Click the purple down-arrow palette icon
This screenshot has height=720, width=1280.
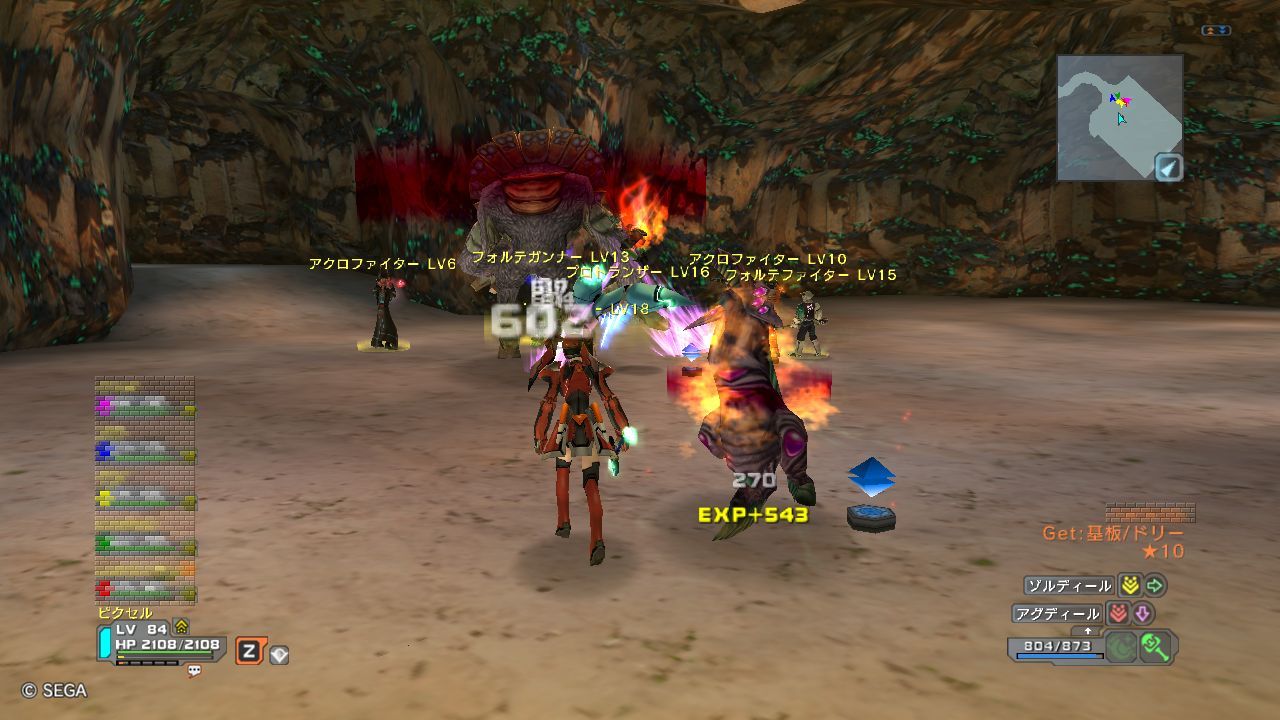pyautogui.click(x=1142, y=614)
